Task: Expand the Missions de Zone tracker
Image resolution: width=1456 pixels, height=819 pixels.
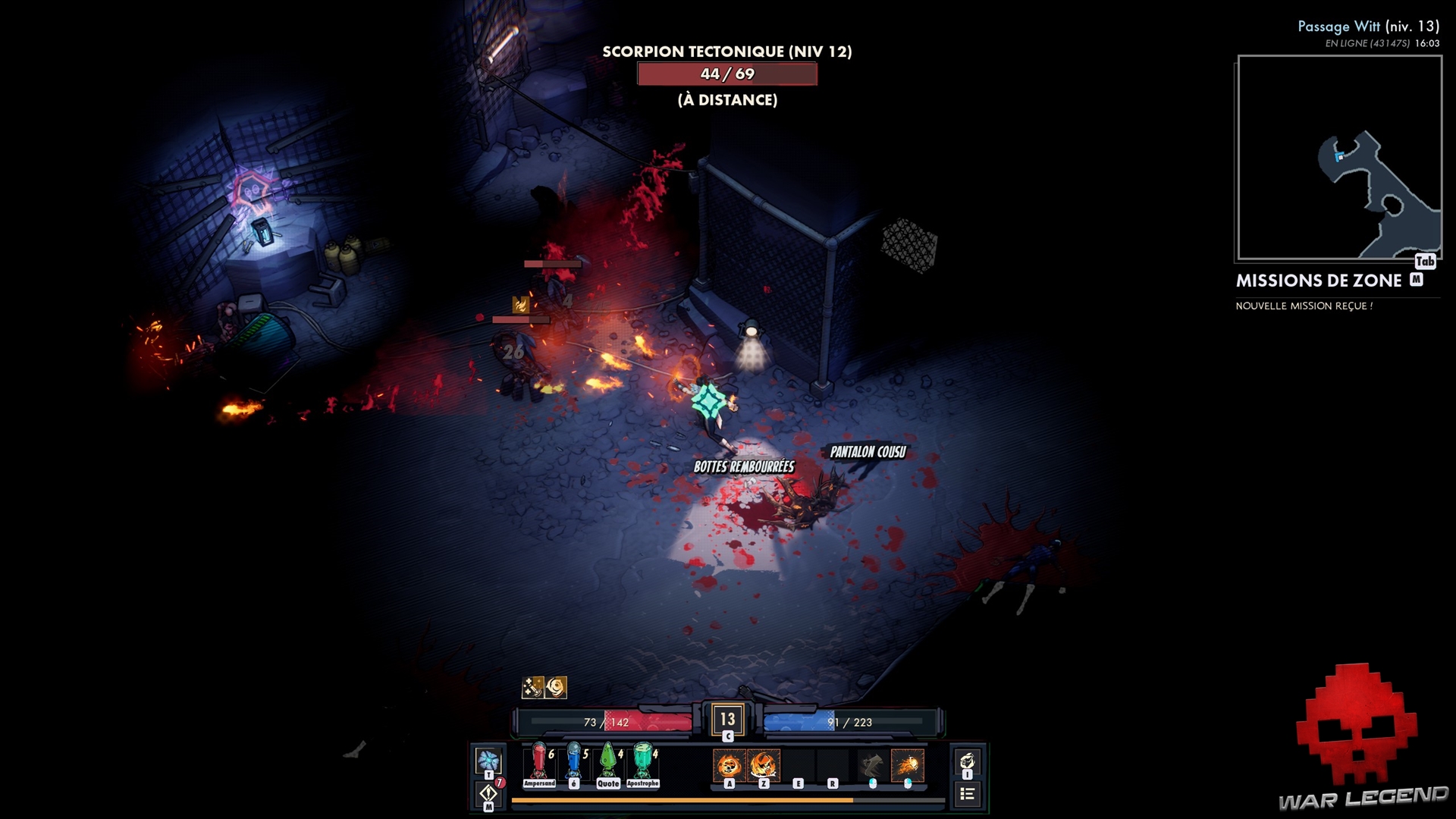Action: tap(1319, 281)
